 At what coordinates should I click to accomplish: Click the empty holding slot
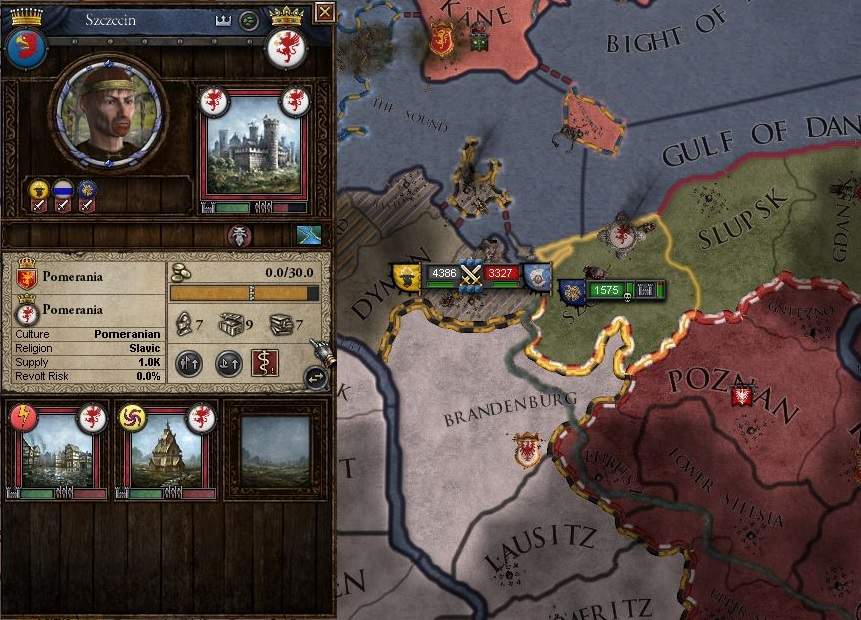coord(275,450)
